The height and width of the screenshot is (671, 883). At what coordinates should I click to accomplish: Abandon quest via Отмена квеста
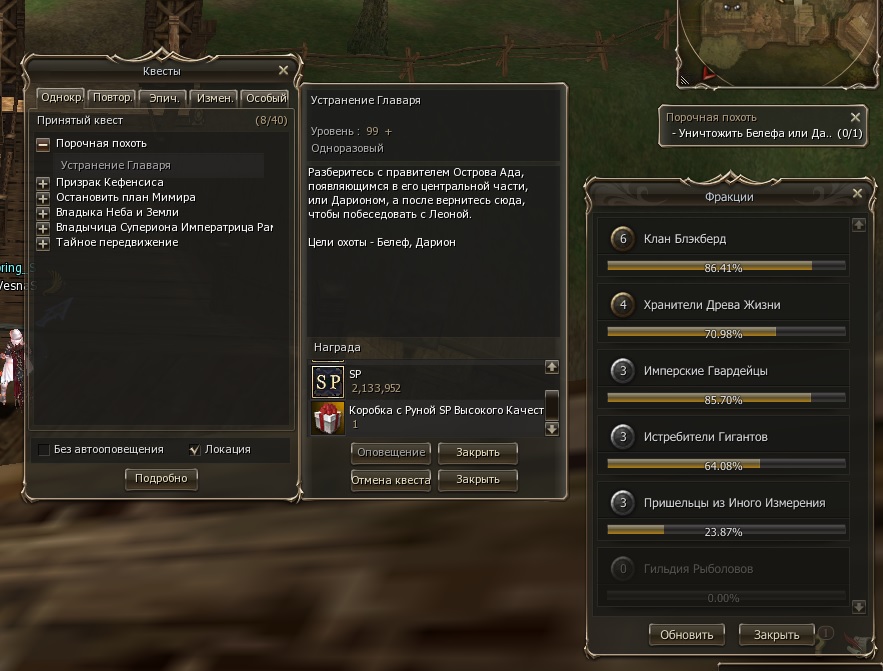pos(390,480)
